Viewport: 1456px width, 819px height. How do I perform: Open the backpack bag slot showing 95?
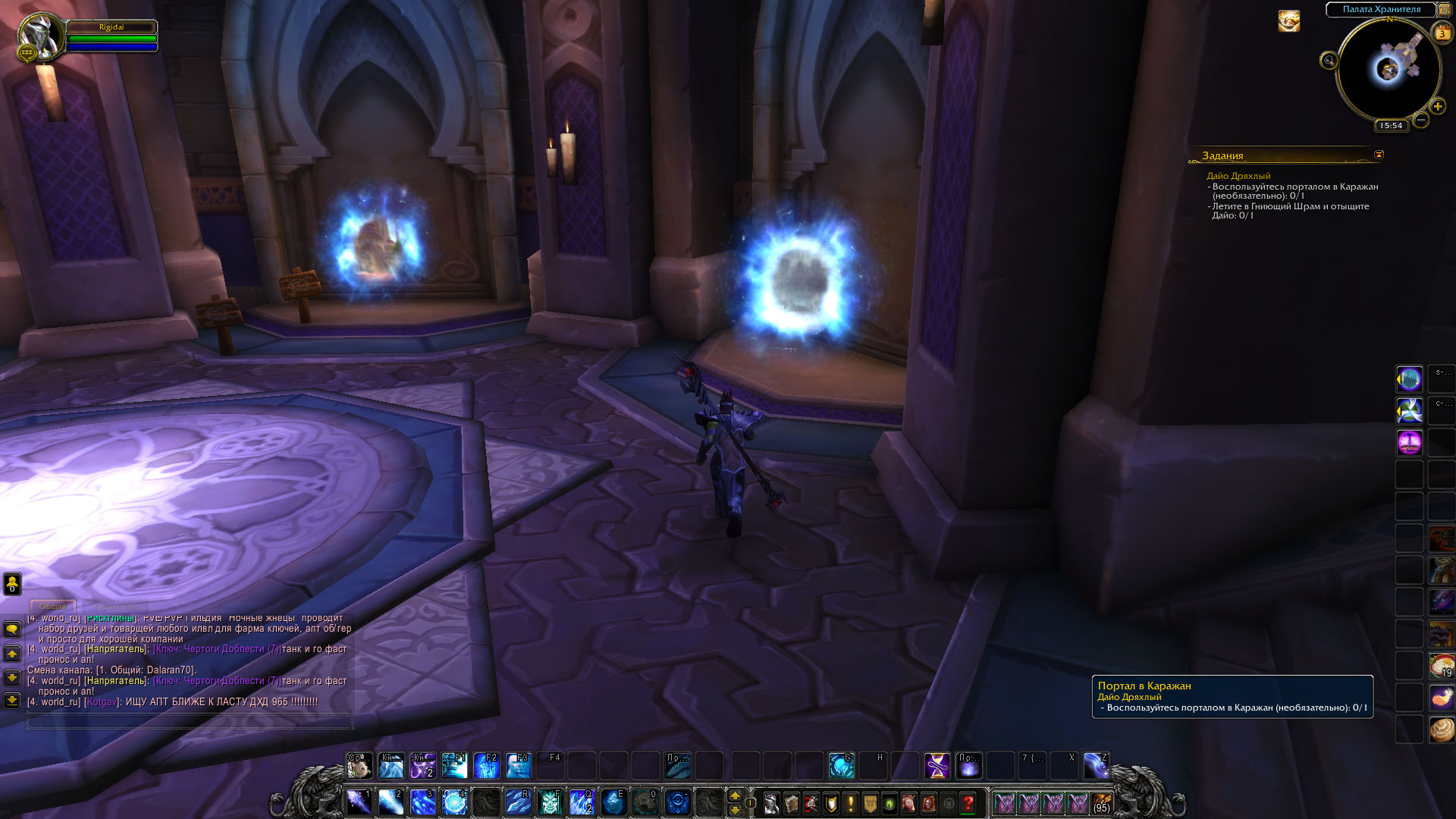click(1102, 803)
